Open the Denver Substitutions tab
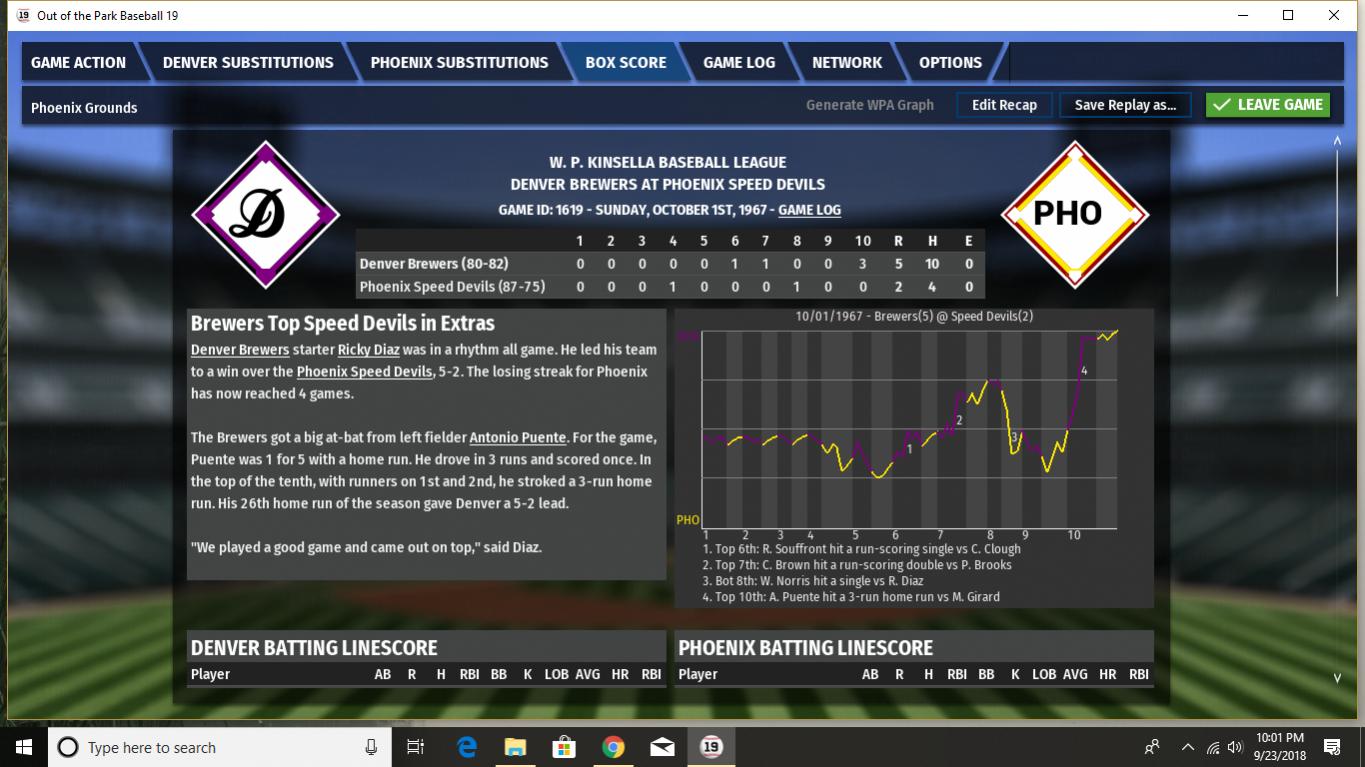Screen dimensions: 1365x767 (248, 62)
